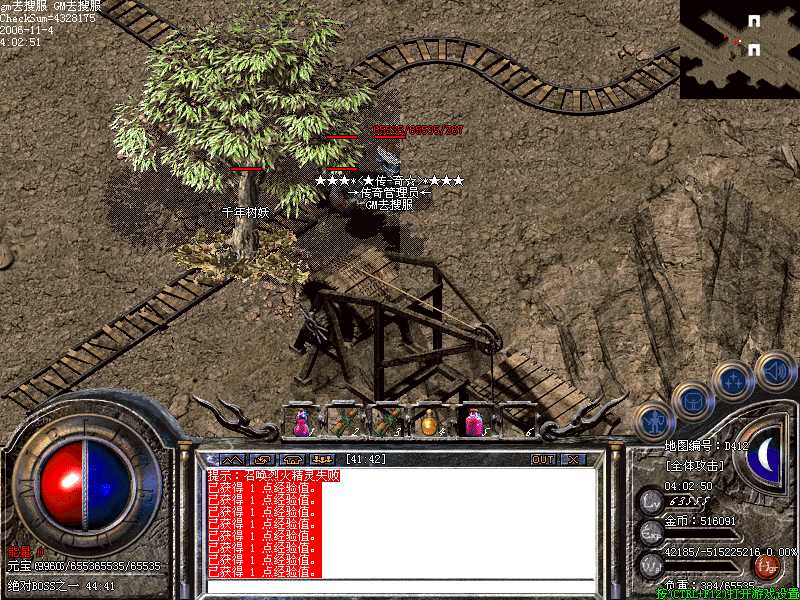
Task: Use the golden flask in belt slot 4
Action: 430,422
